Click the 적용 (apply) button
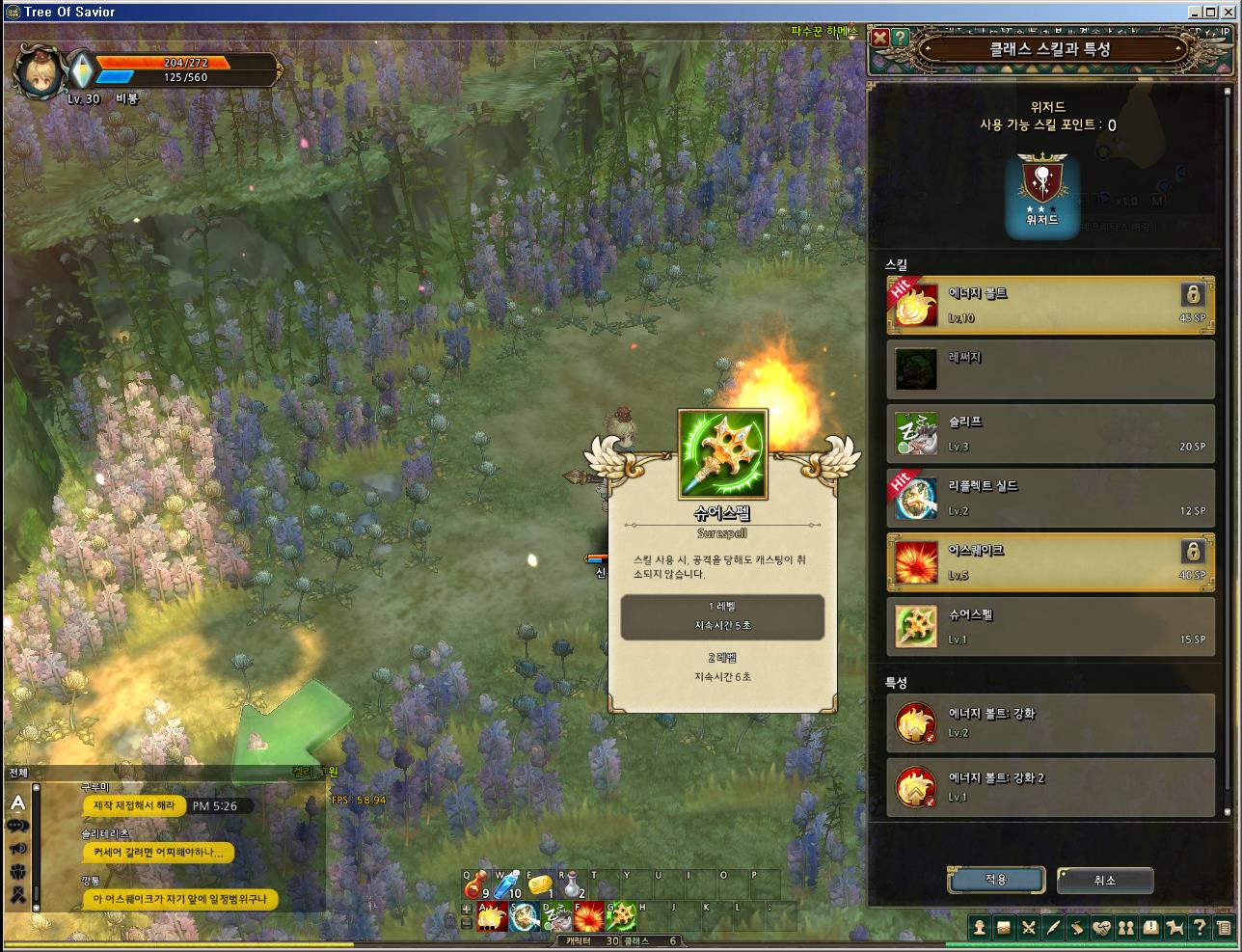This screenshot has width=1242, height=952. coord(996,880)
